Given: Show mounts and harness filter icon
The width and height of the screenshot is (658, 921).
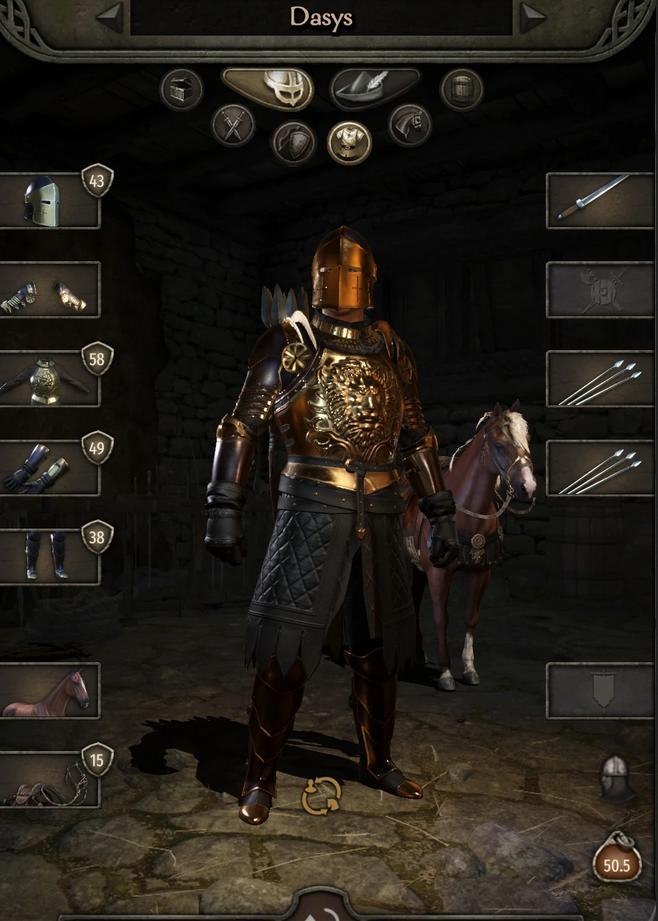Looking at the screenshot, I should [x=409, y=125].
